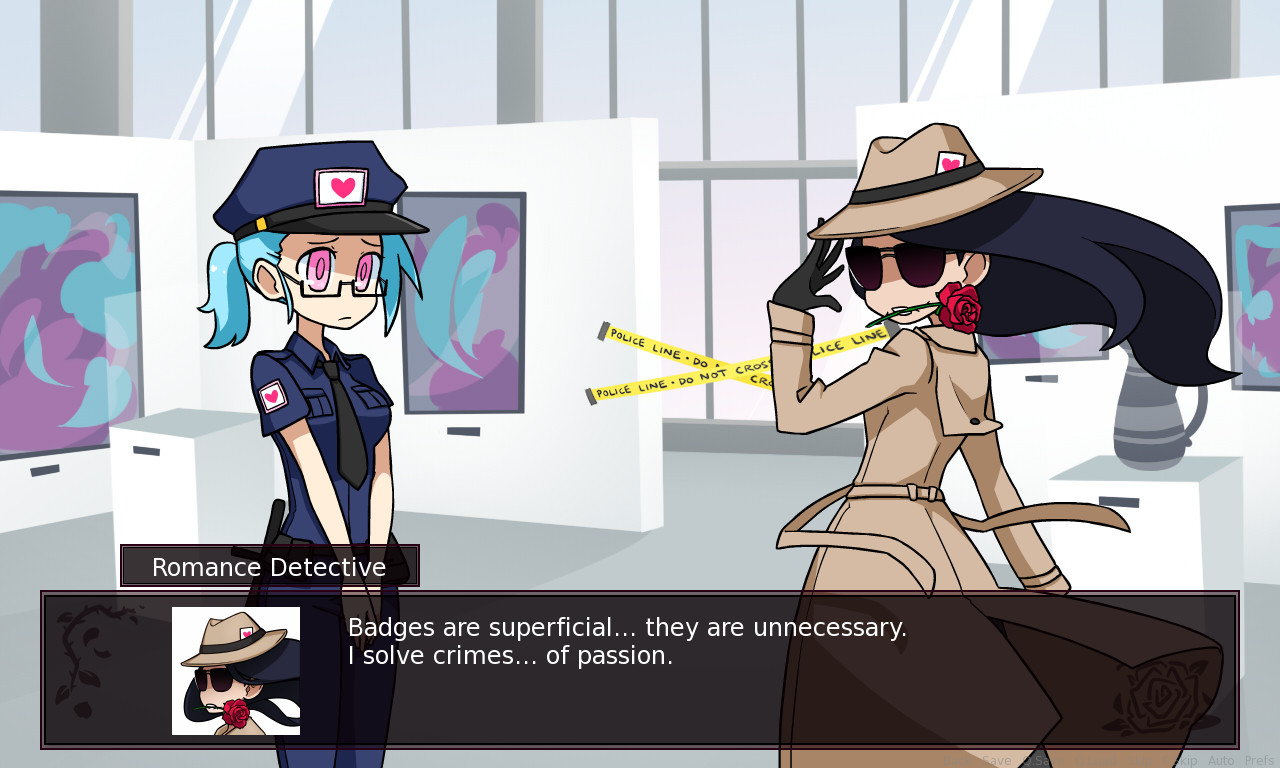Open the Prefs settings screen
This screenshot has height=768, width=1280.
(1260, 760)
